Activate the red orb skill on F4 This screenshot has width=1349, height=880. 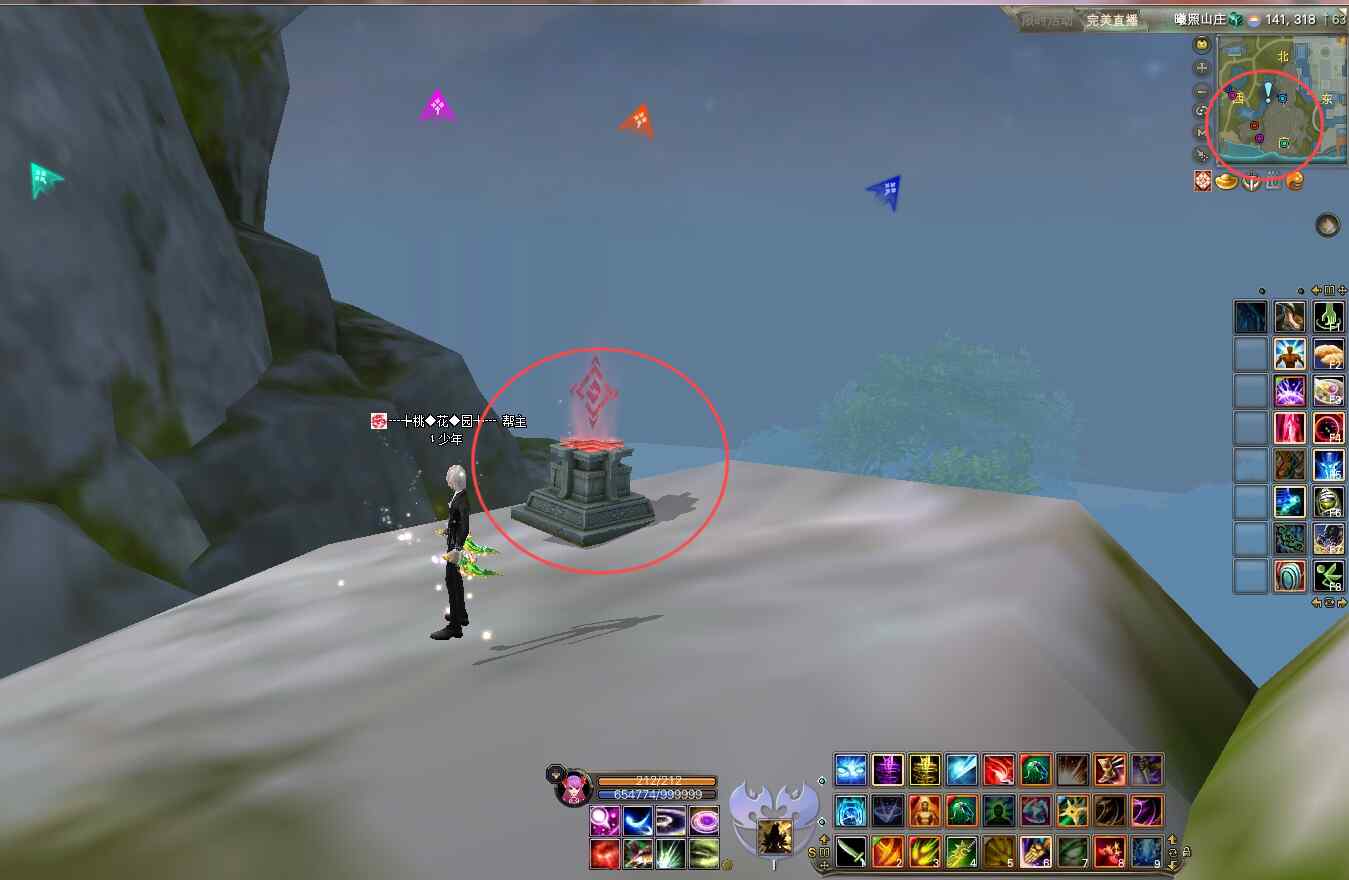1328,428
